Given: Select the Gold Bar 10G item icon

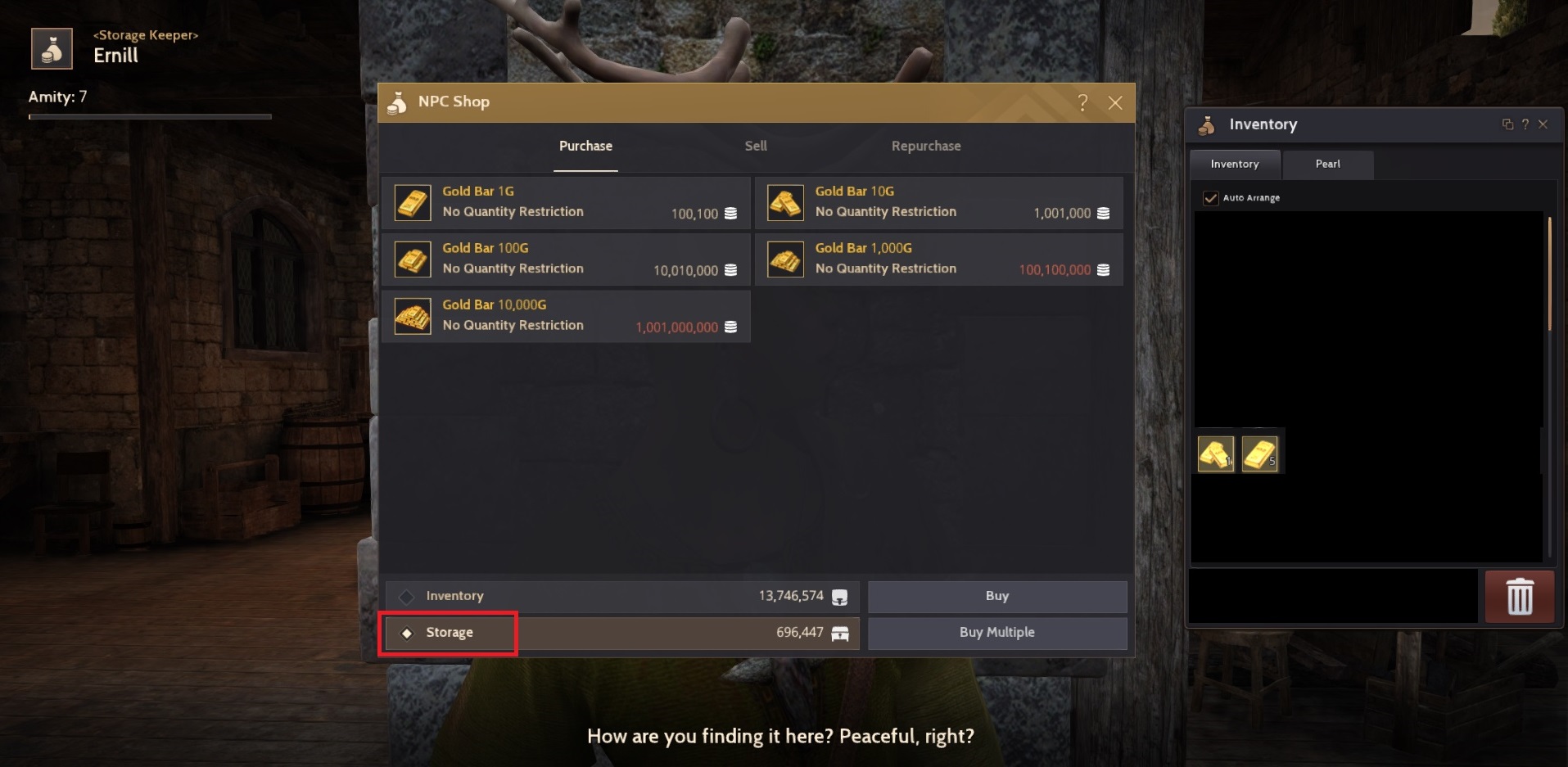Looking at the screenshot, I should click(x=785, y=202).
